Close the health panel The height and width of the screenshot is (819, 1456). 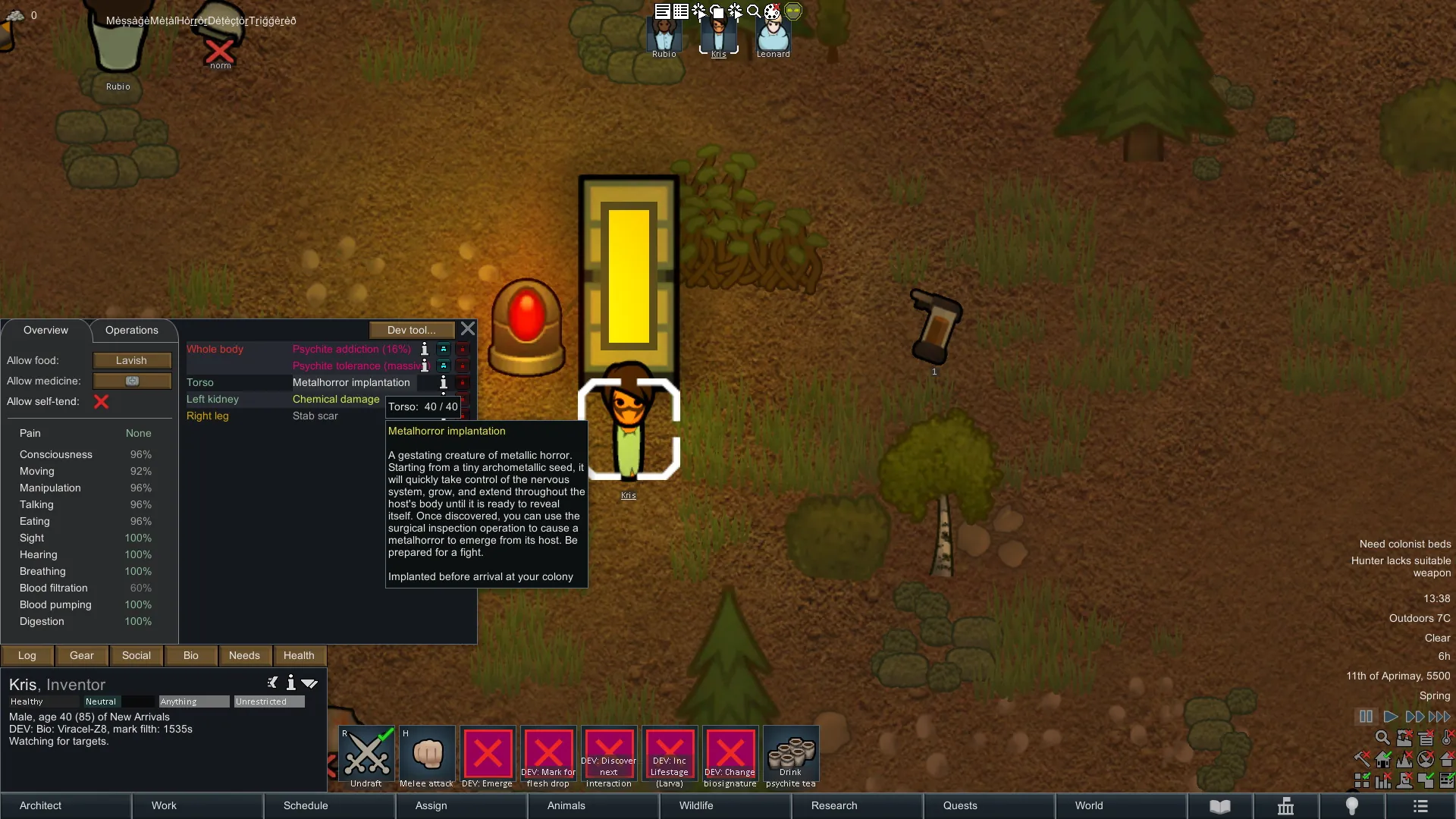point(468,329)
